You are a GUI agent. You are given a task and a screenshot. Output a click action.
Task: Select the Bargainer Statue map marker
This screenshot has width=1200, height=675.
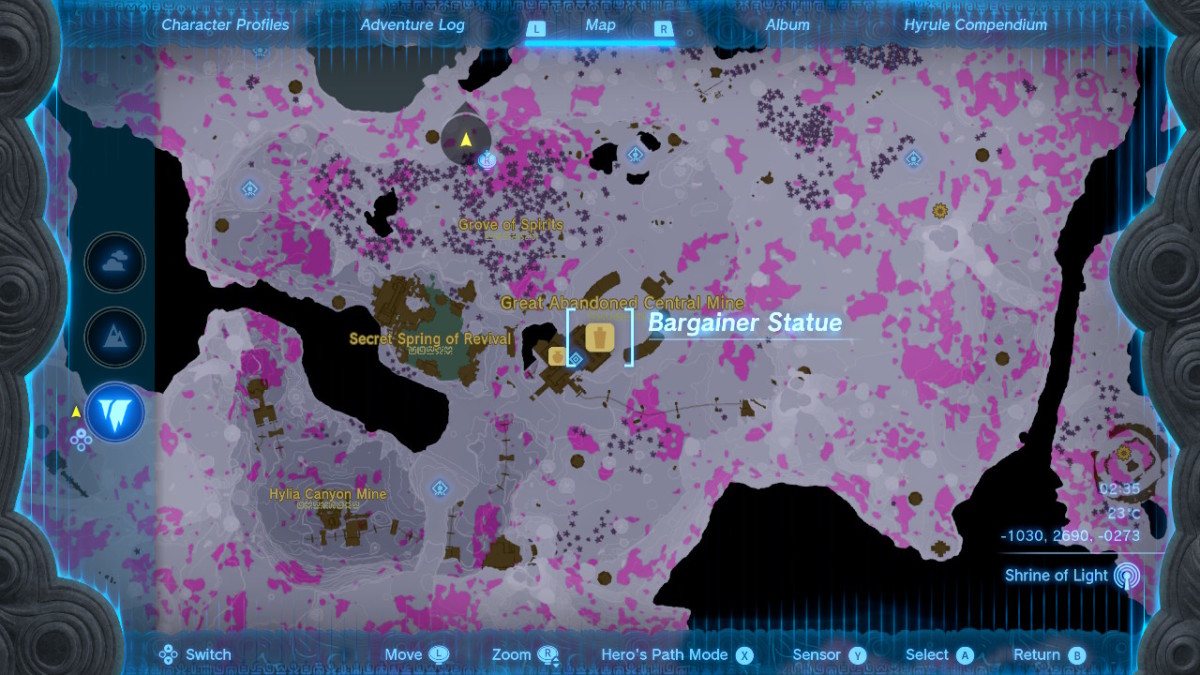tap(600, 337)
